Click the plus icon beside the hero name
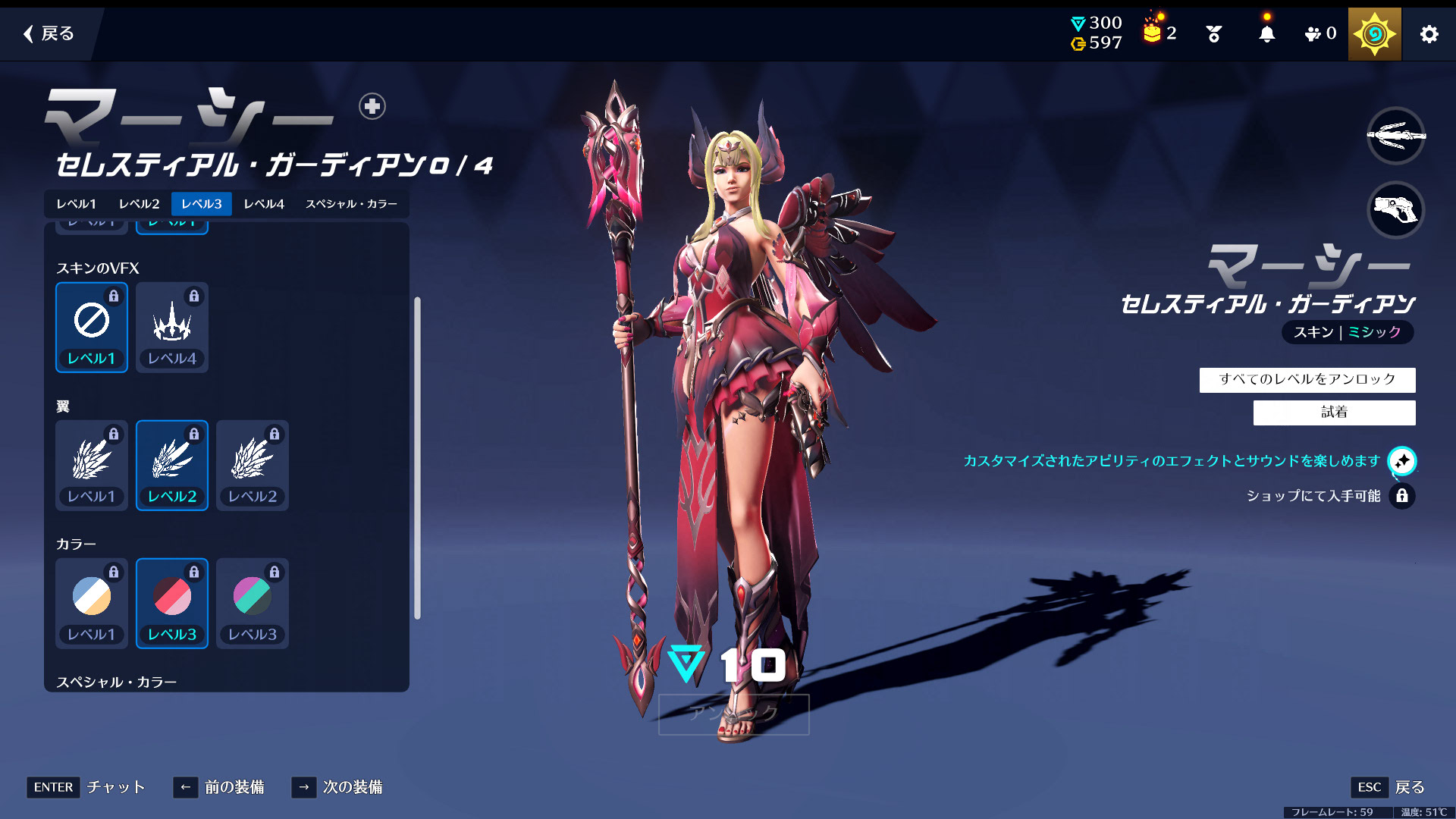This screenshot has height=819, width=1456. (372, 106)
